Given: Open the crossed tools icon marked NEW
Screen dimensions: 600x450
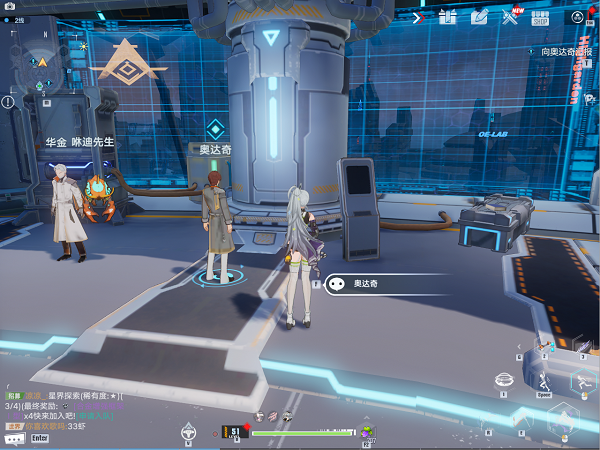Looking at the screenshot, I should pos(511,16).
